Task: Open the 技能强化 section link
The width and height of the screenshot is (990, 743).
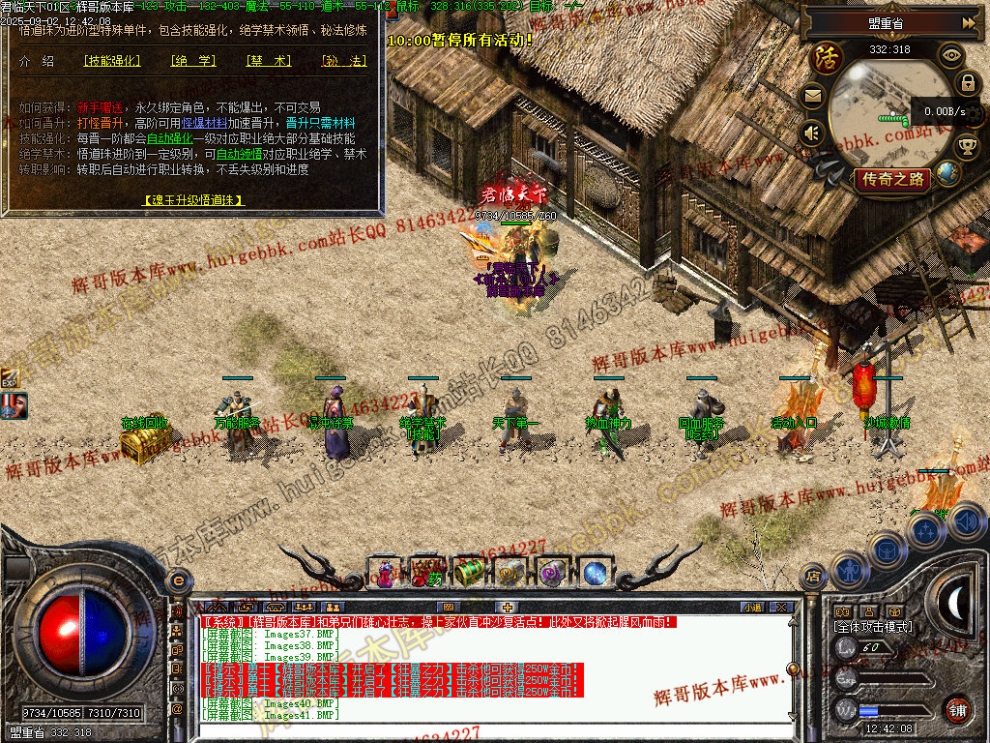Action: pos(113,61)
